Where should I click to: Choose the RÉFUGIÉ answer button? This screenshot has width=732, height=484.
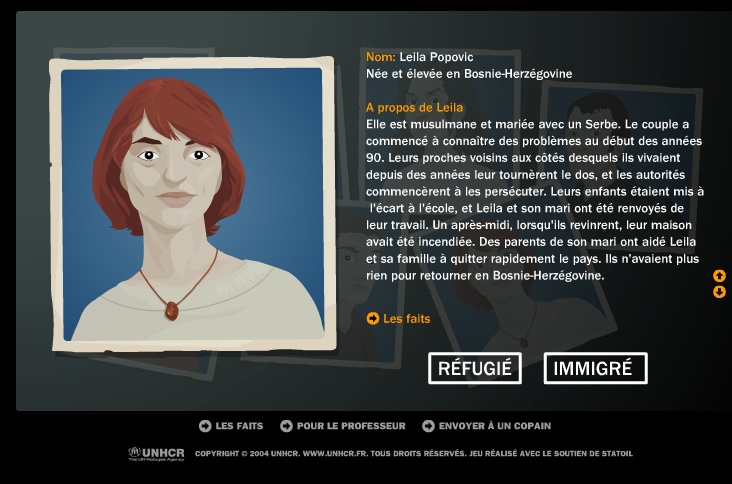(x=475, y=368)
